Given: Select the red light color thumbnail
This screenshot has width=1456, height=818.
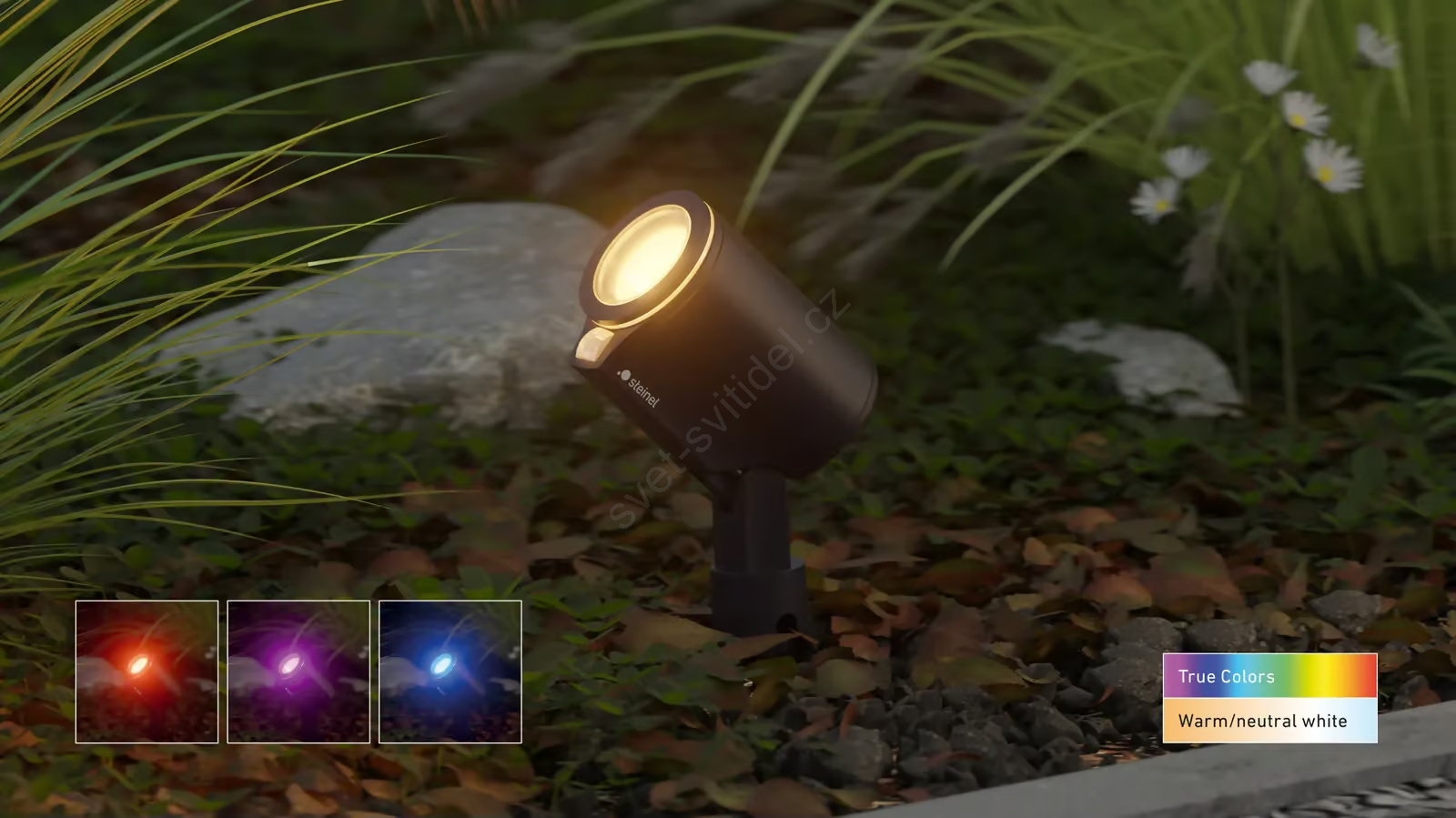Looking at the screenshot, I should point(147,672).
